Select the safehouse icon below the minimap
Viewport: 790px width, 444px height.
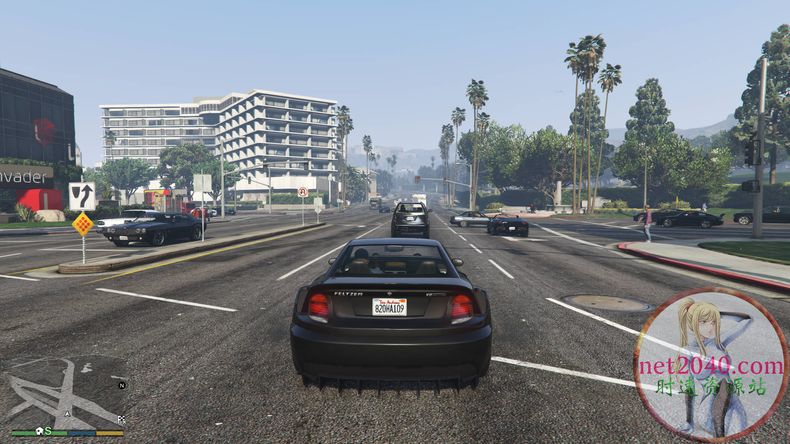click(x=38, y=430)
